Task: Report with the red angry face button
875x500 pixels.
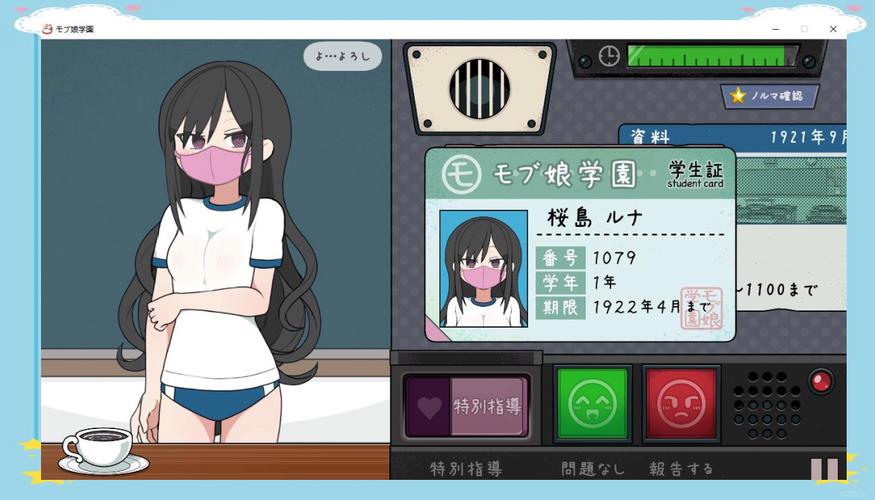Action: coord(682,404)
